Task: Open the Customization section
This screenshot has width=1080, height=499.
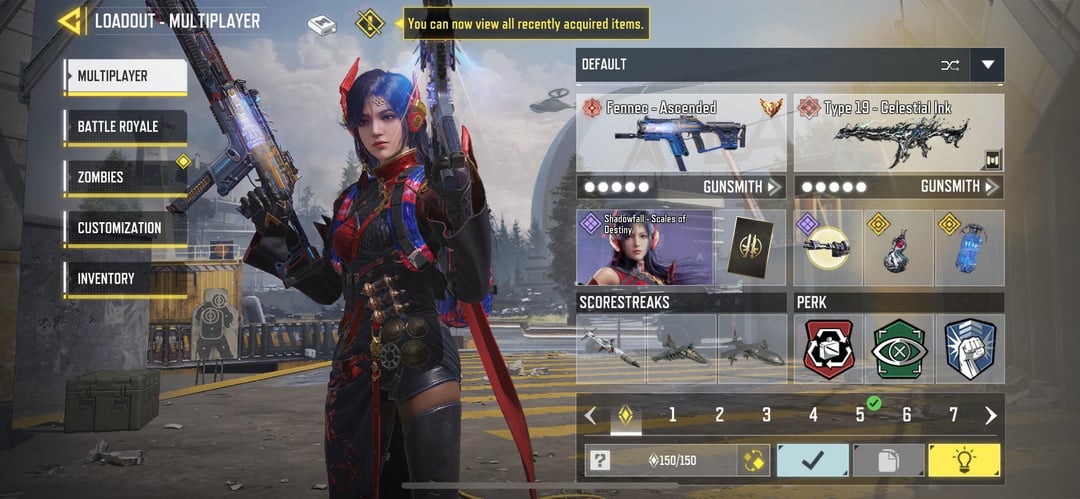Action: 125,228
